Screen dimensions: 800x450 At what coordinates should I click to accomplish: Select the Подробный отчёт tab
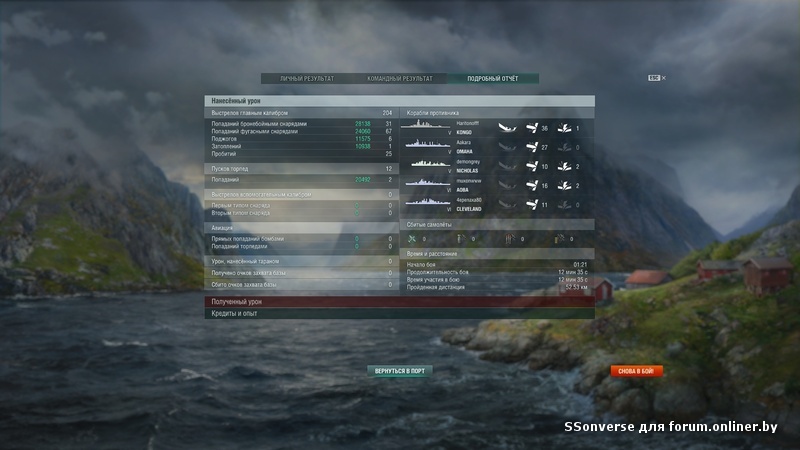coord(492,78)
